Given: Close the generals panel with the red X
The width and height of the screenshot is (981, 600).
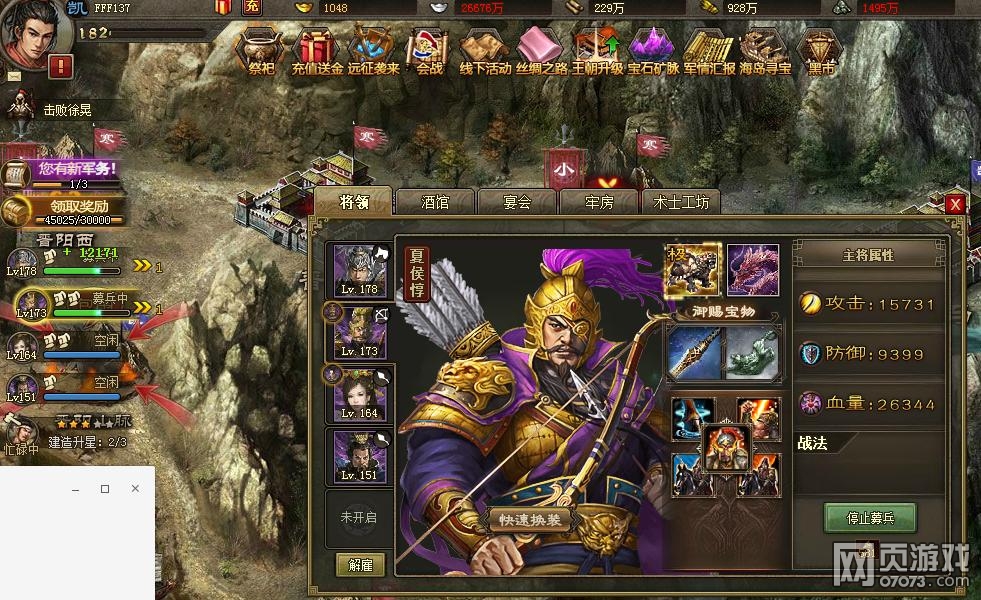Looking at the screenshot, I should click(x=955, y=204).
